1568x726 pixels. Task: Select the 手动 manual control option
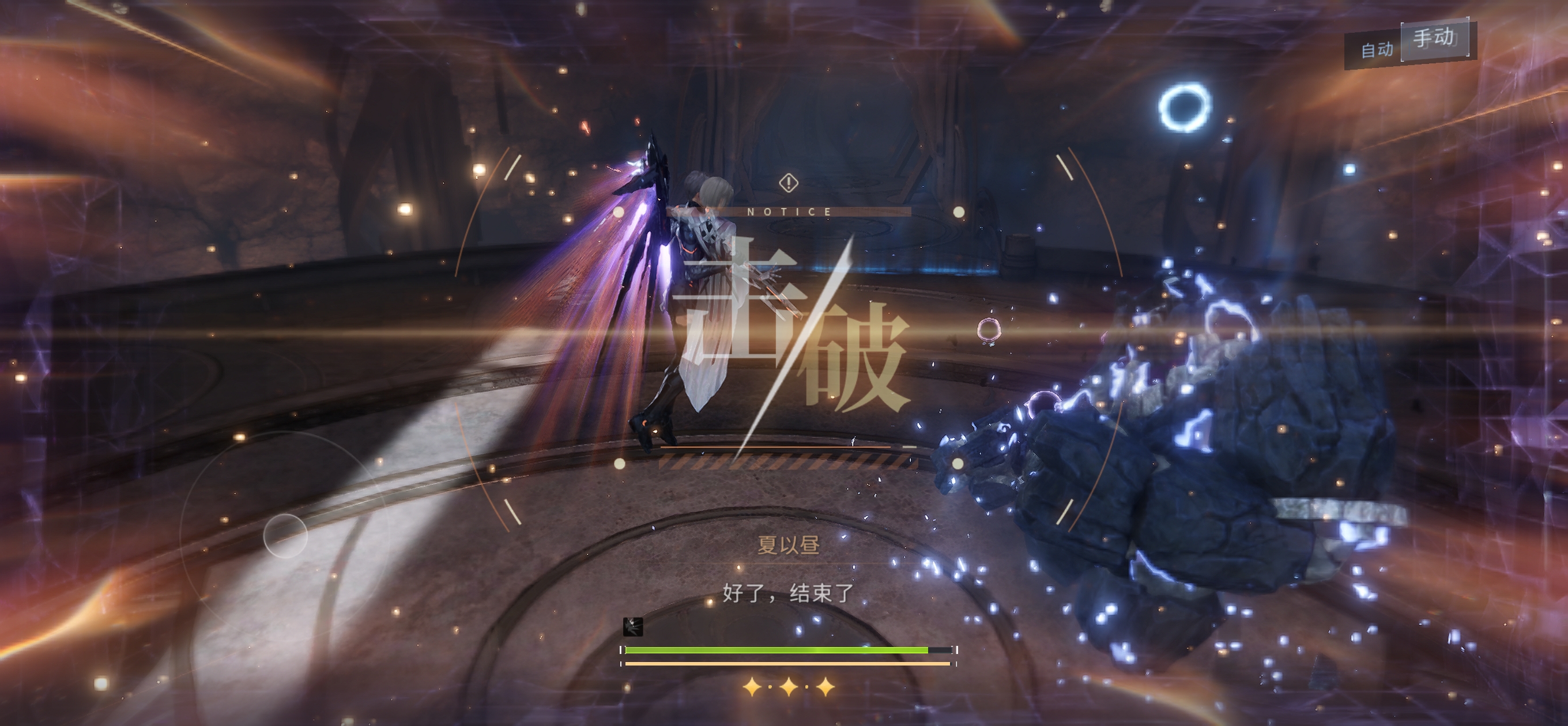point(1434,39)
